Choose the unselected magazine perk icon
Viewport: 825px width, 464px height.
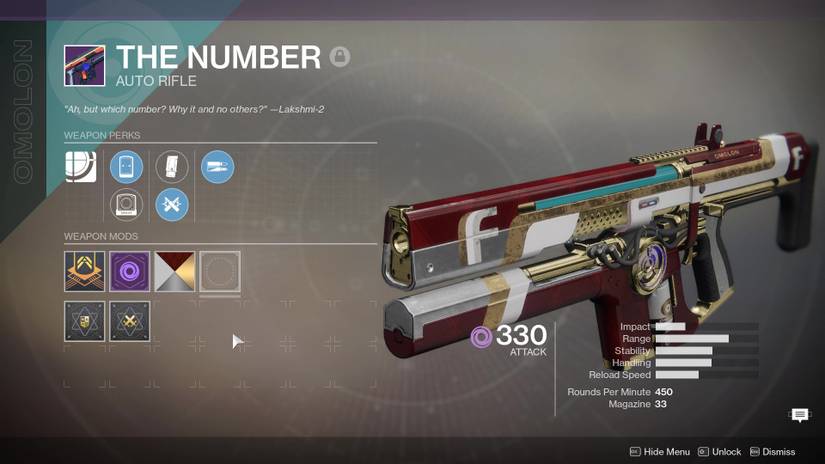click(172, 167)
